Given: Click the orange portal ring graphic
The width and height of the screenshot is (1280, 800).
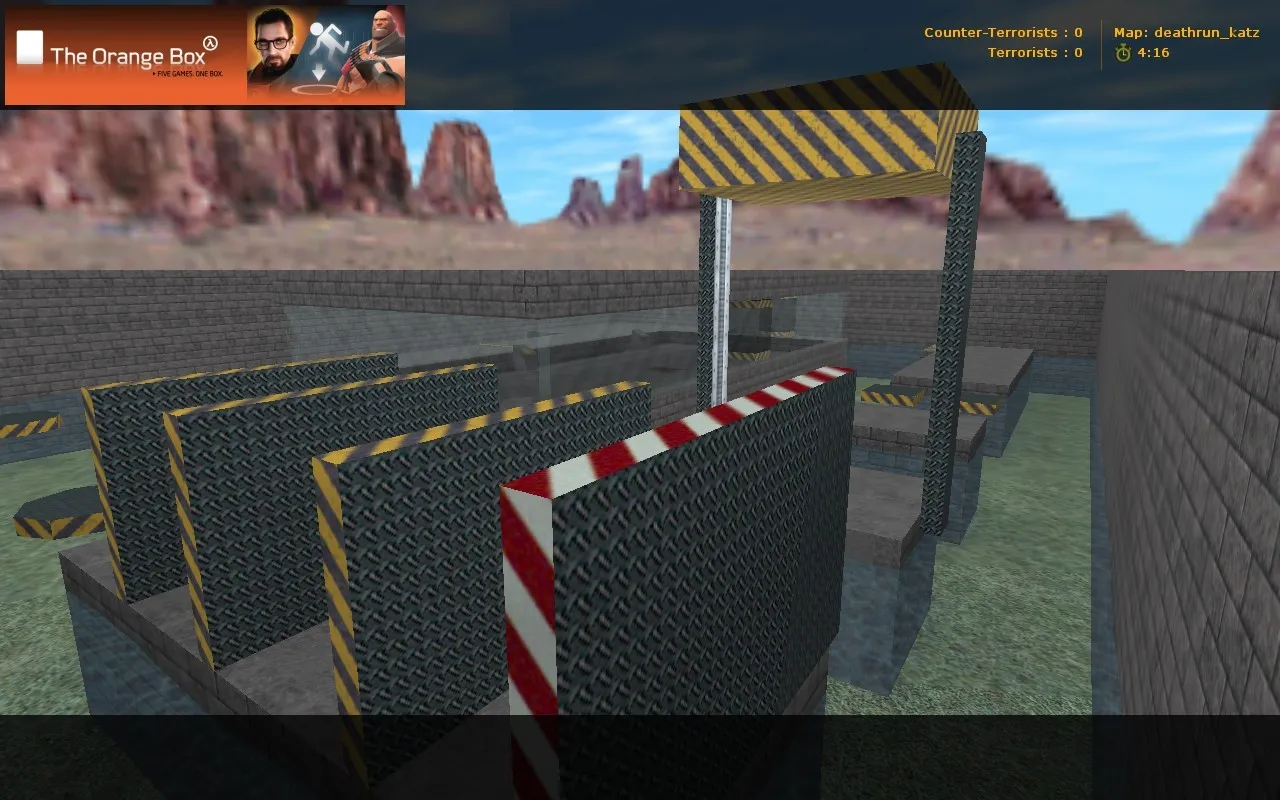Looking at the screenshot, I should pos(315,89).
